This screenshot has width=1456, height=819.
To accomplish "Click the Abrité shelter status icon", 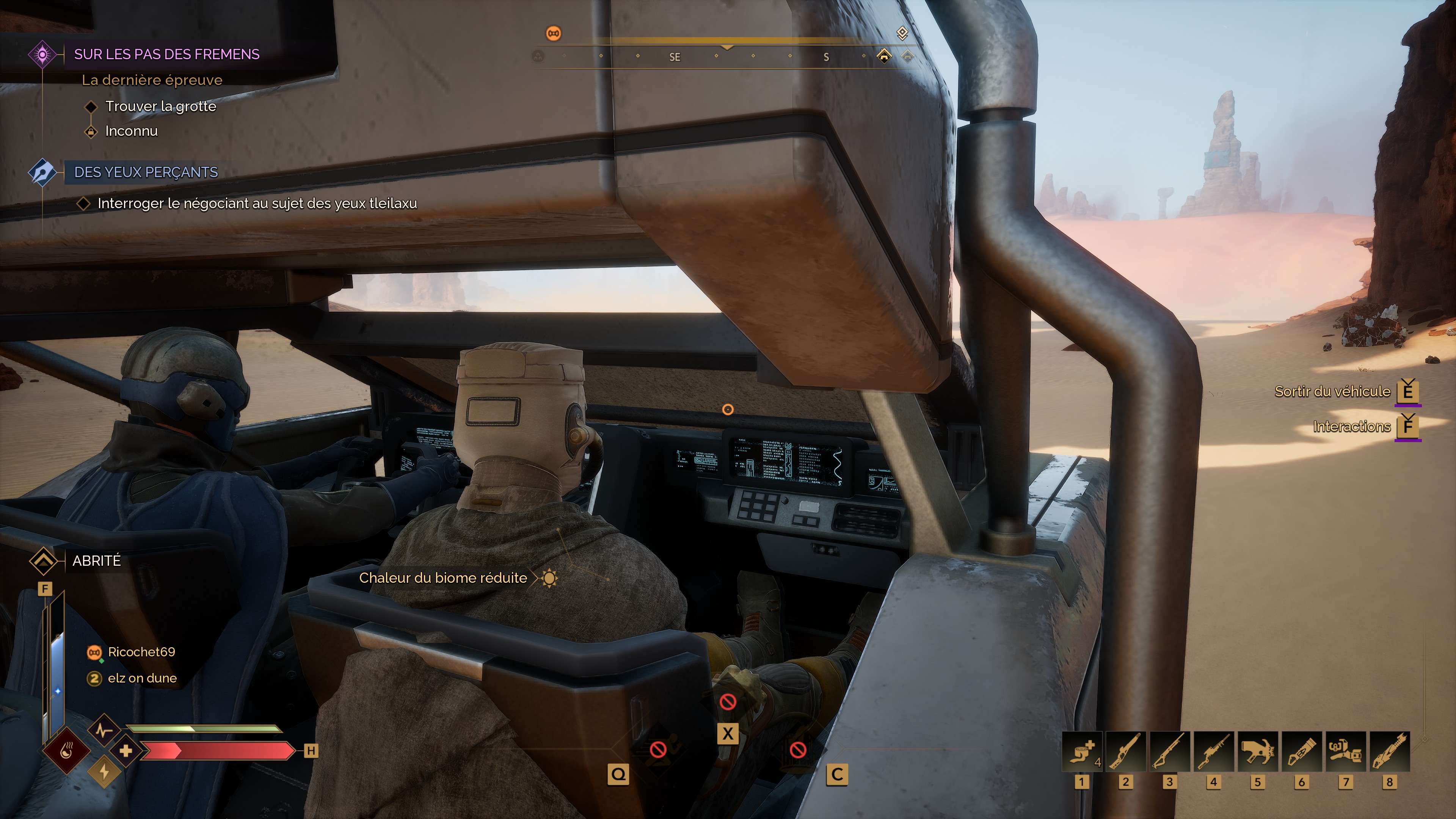I will (x=43, y=561).
